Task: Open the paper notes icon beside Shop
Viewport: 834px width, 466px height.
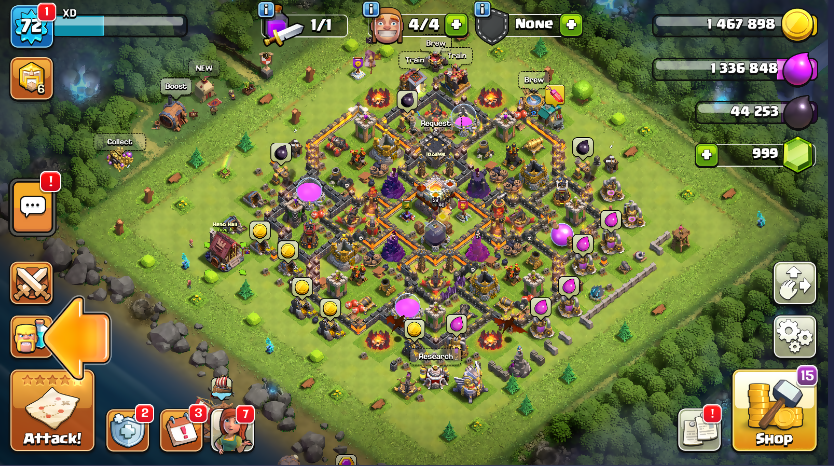Action: (699, 429)
